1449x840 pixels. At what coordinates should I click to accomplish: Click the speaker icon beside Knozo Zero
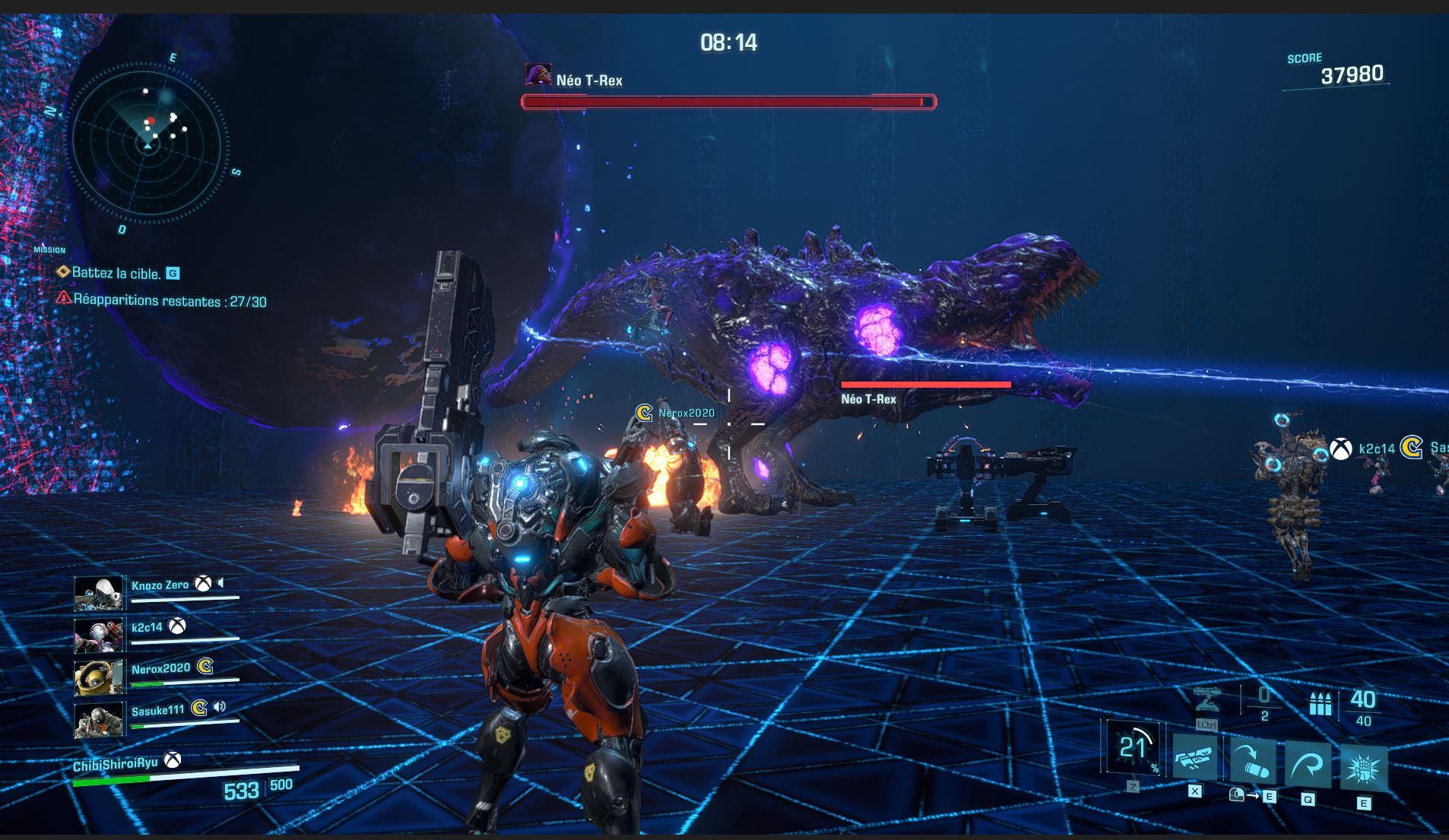(x=221, y=583)
